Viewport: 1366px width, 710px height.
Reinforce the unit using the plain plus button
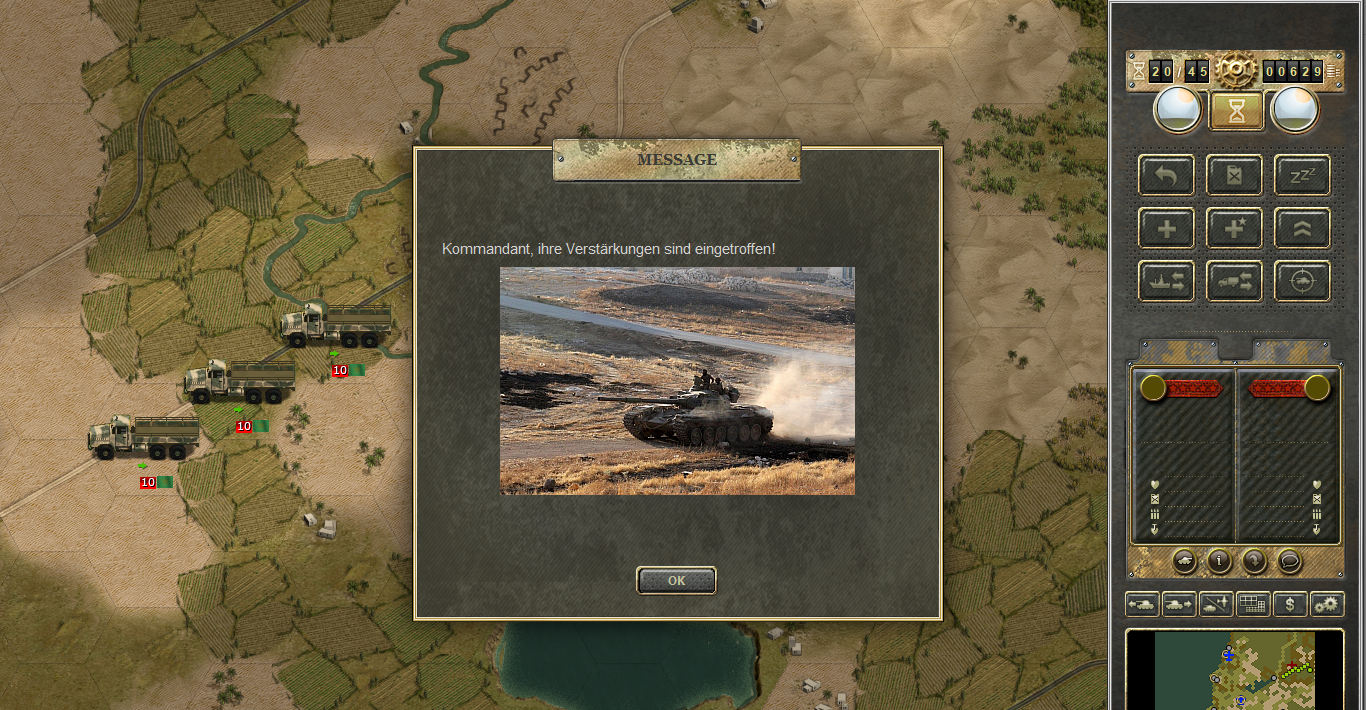pyautogui.click(x=1166, y=229)
